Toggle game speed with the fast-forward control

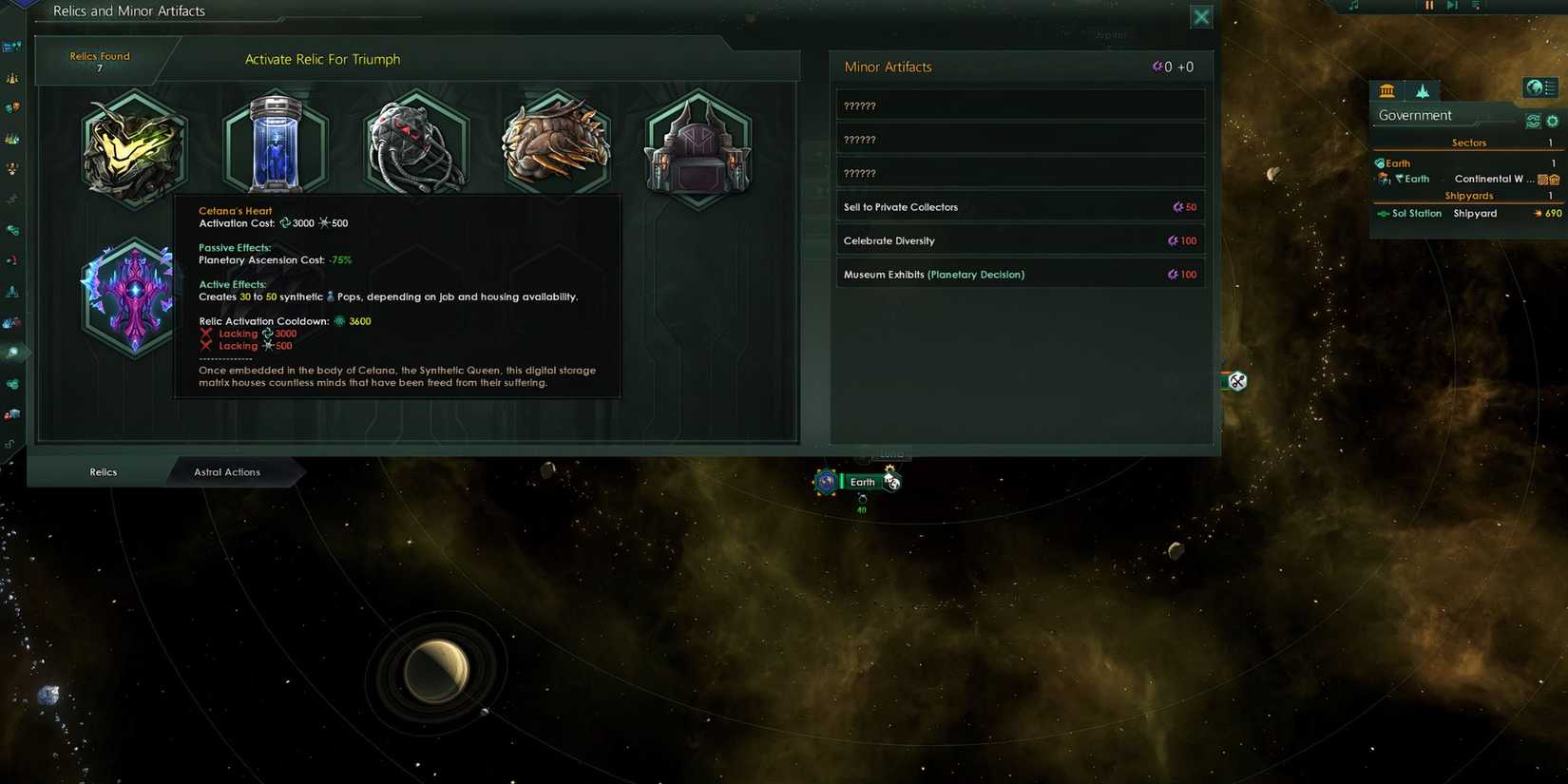(x=1452, y=6)
